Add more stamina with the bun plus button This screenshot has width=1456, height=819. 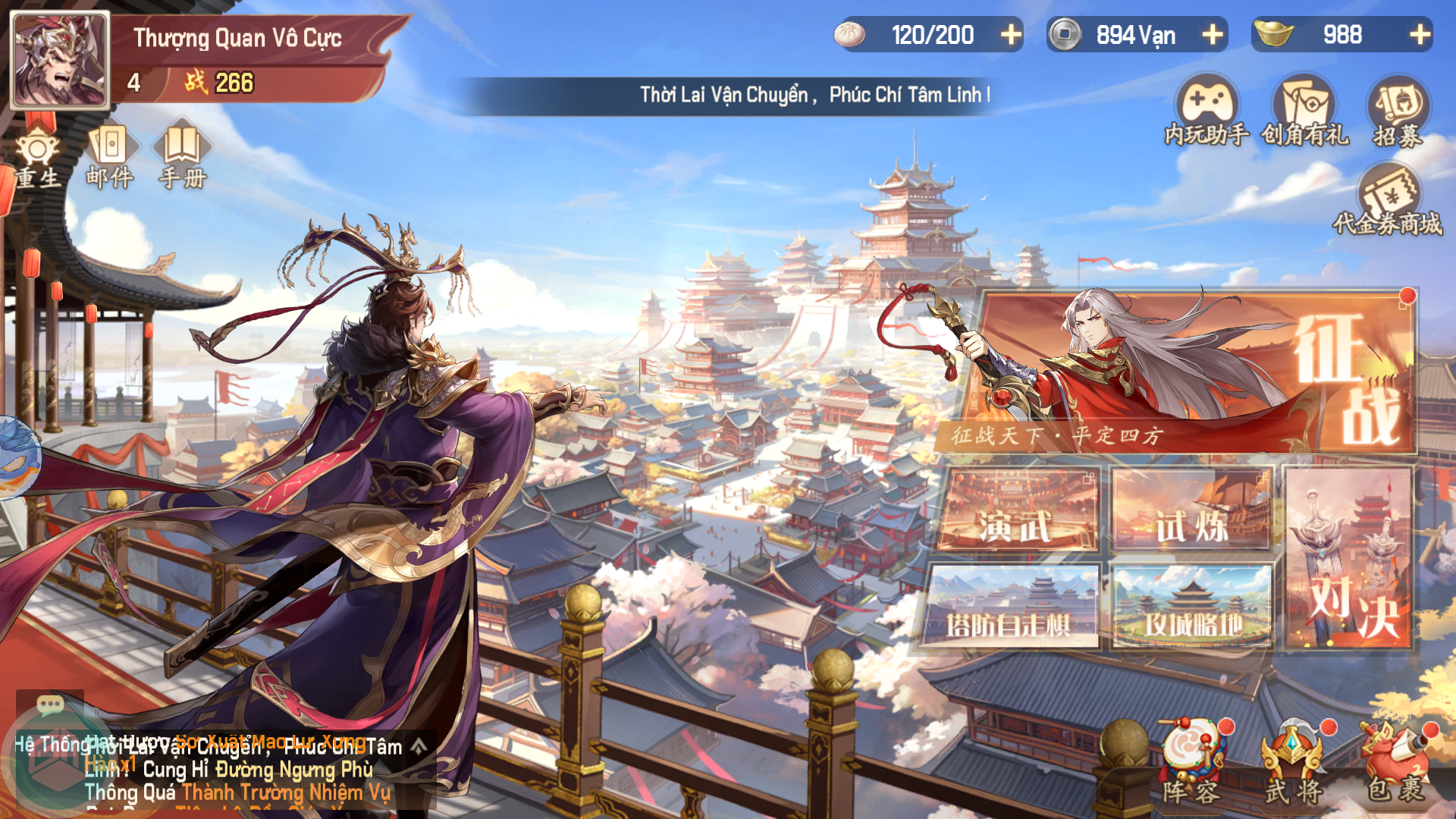point(1010,35)
